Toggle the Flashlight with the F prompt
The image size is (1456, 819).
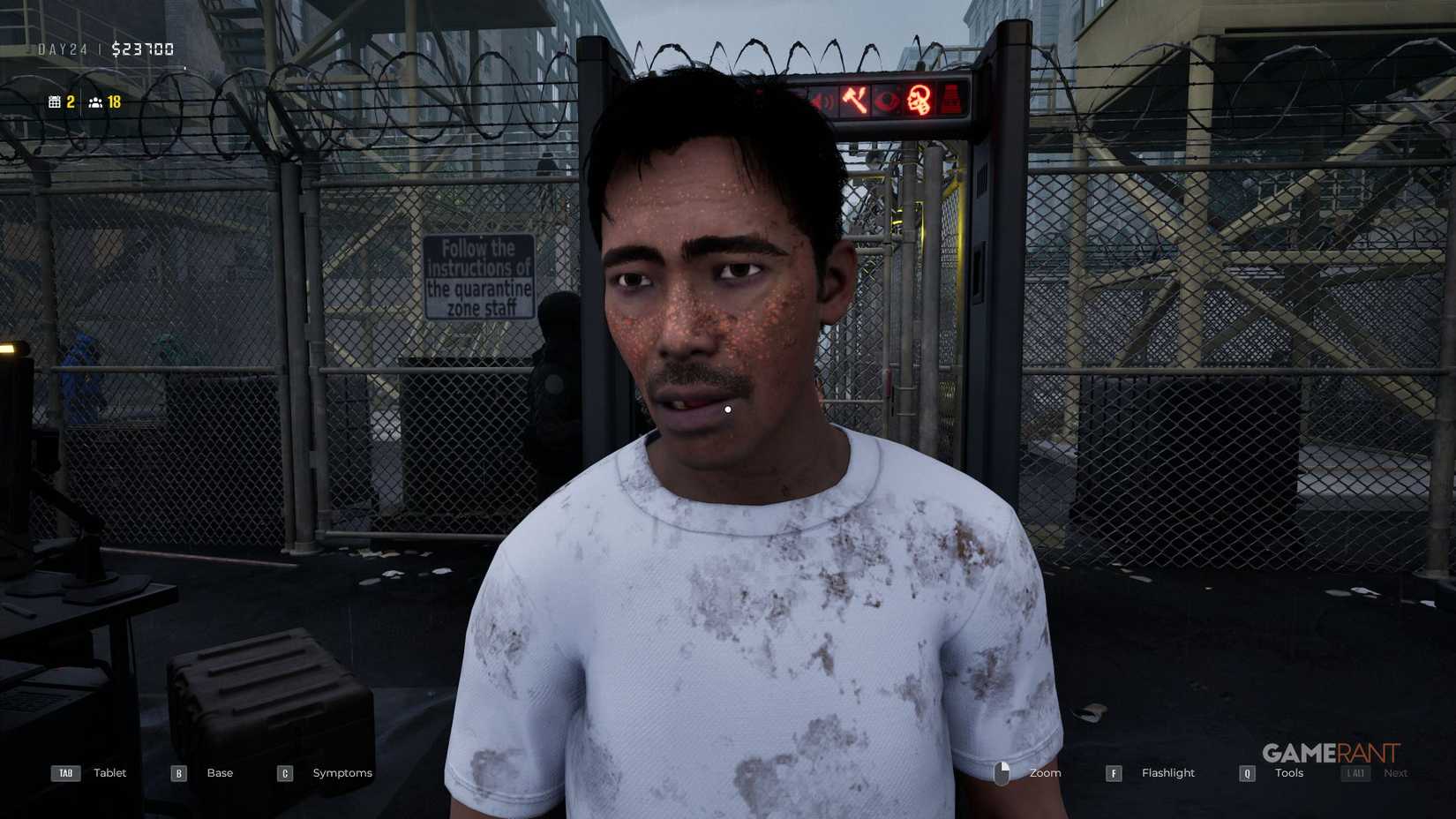[1114, 773]
